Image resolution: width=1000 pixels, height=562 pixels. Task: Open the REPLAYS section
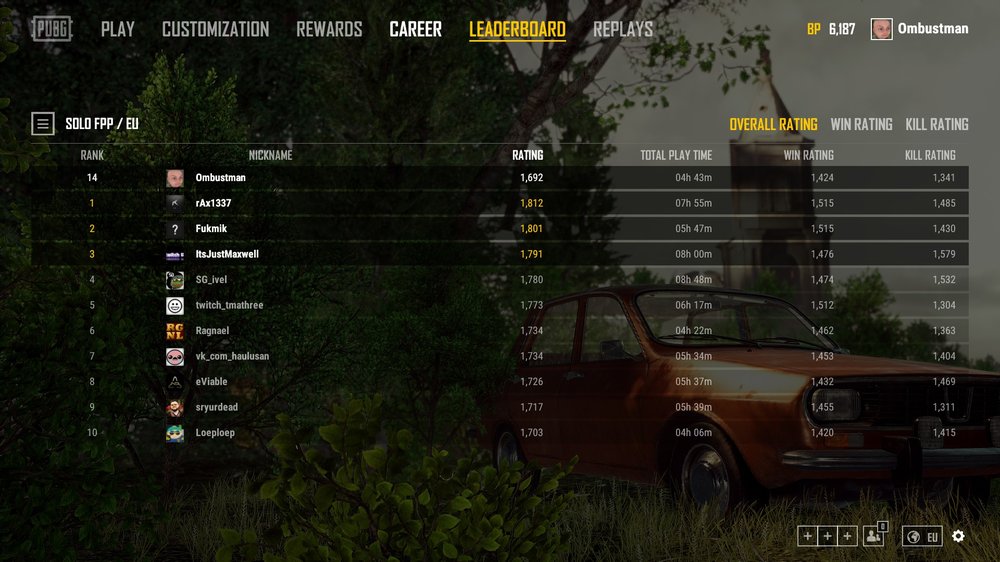coord(623,29)
